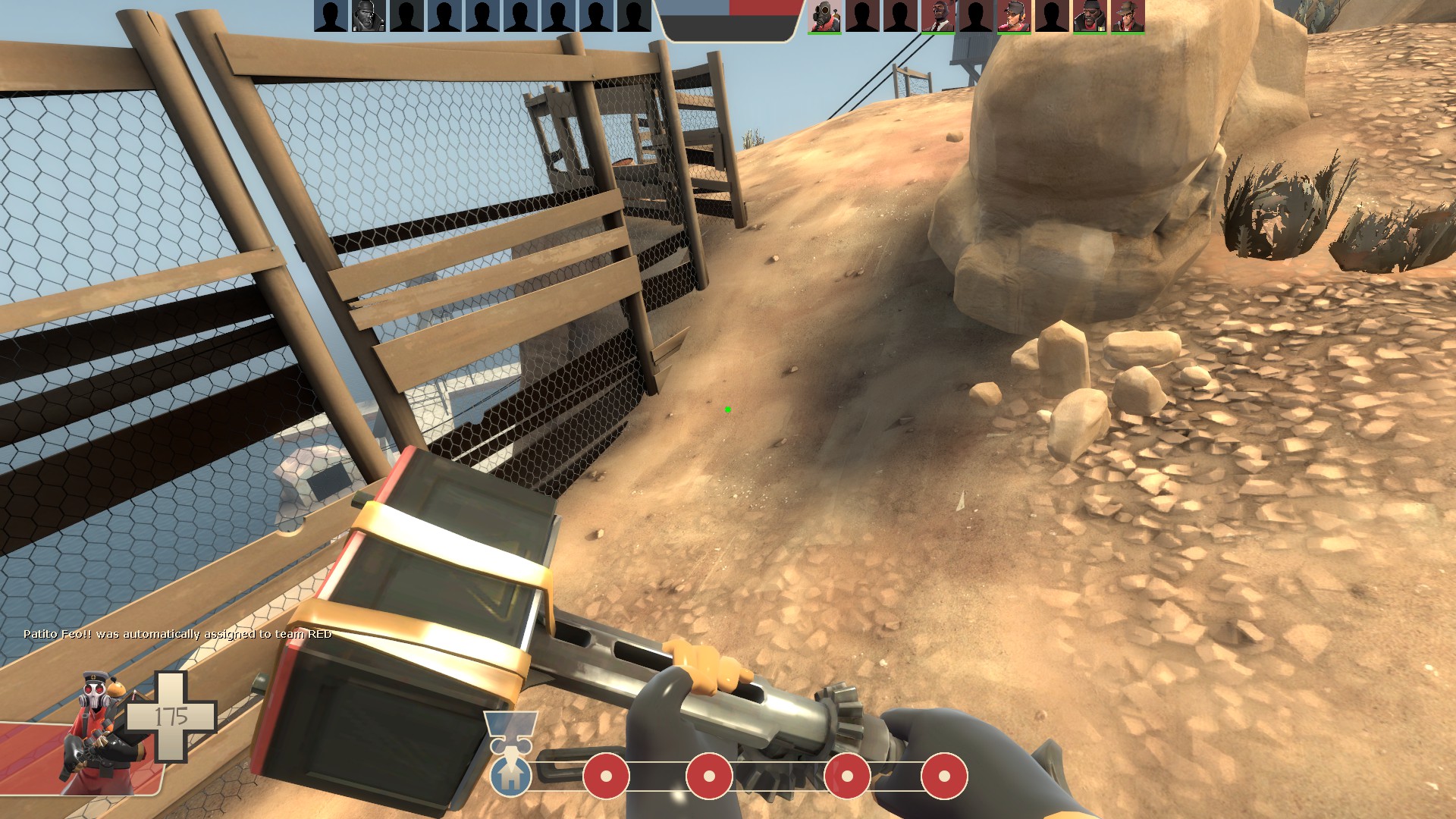
Task: Click the second red checkpoint circle
Action: (x=709, y=776)
